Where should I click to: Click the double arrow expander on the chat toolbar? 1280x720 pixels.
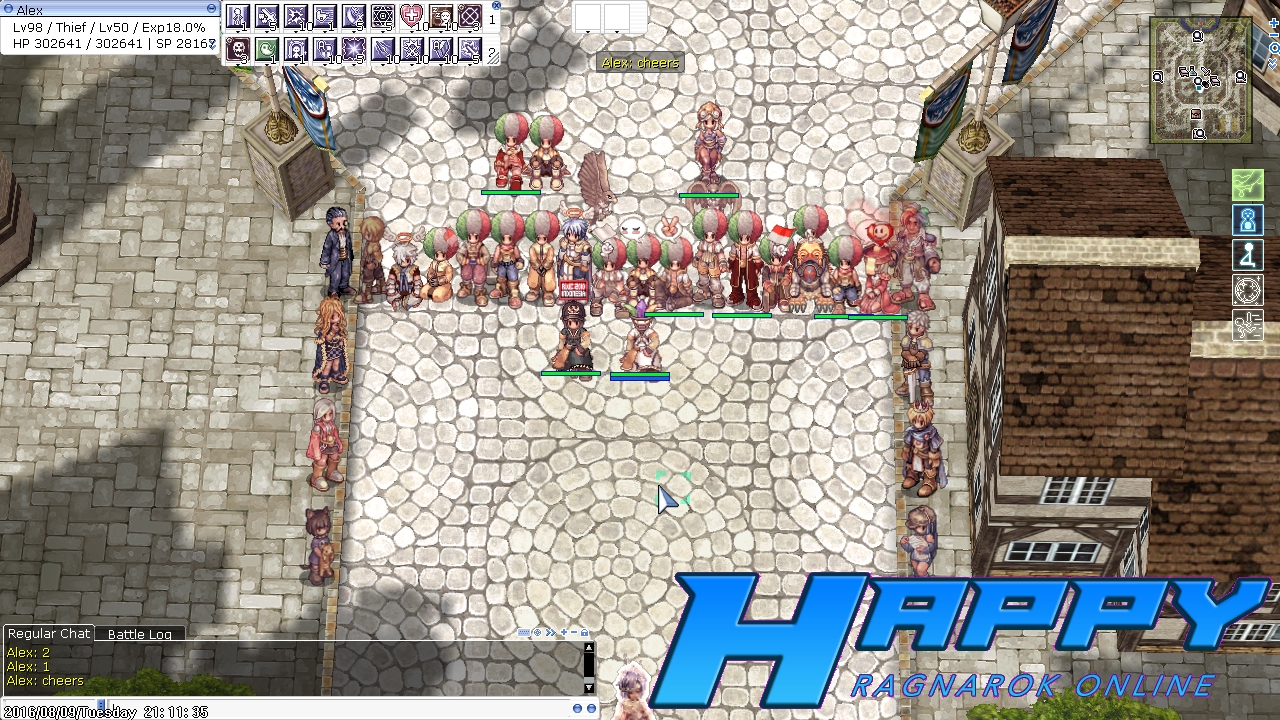coord(551,633)
